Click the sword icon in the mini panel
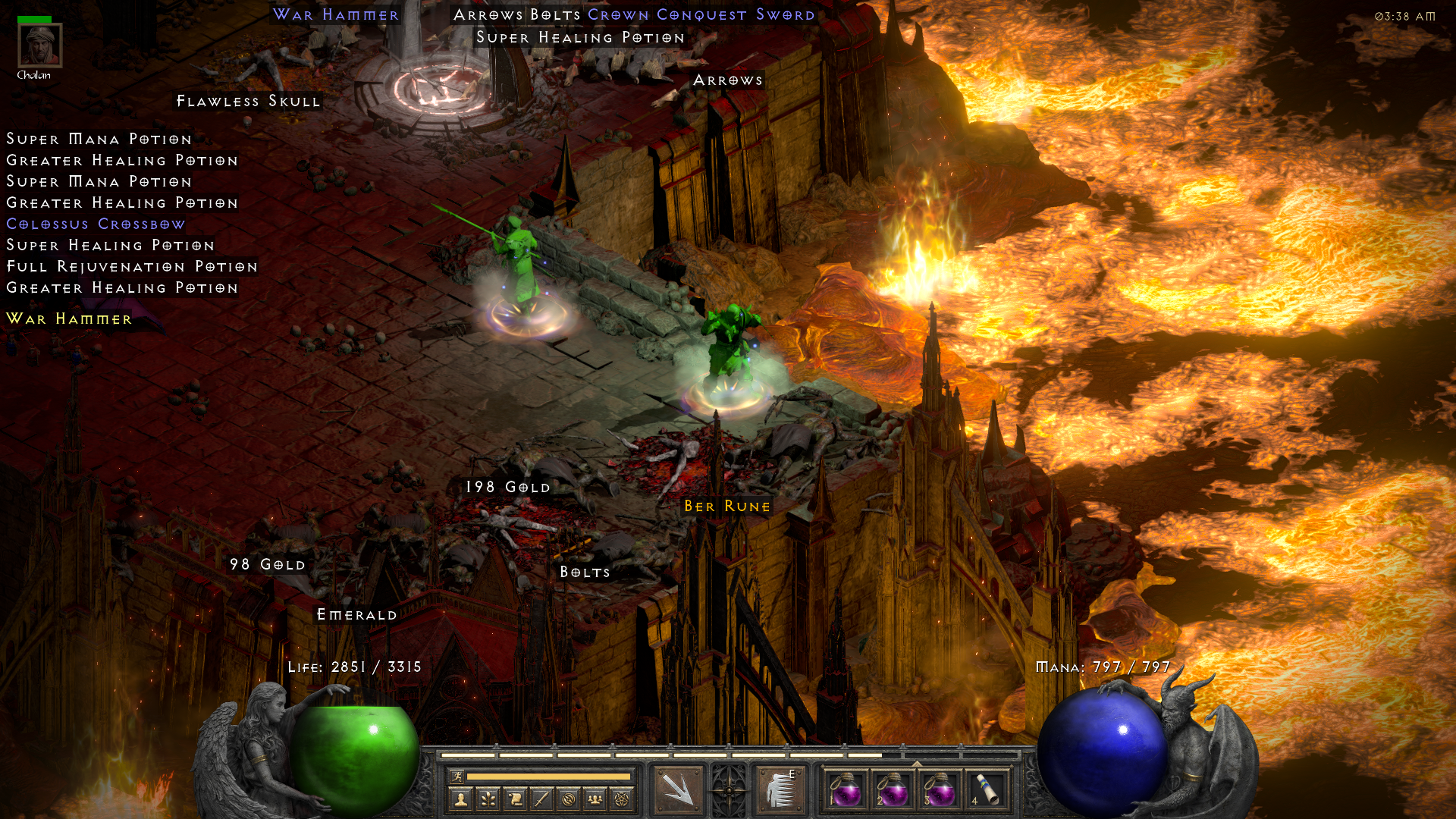This screenshot has width=1456, height=819. [541, 799]
